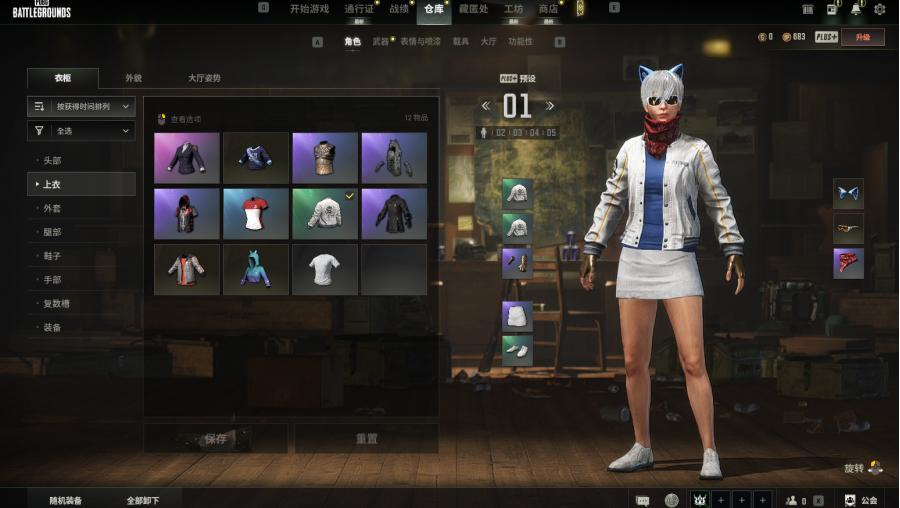Choose the 头部 (Head) category
The image size is (900, 508).
[x=53, y=160]
